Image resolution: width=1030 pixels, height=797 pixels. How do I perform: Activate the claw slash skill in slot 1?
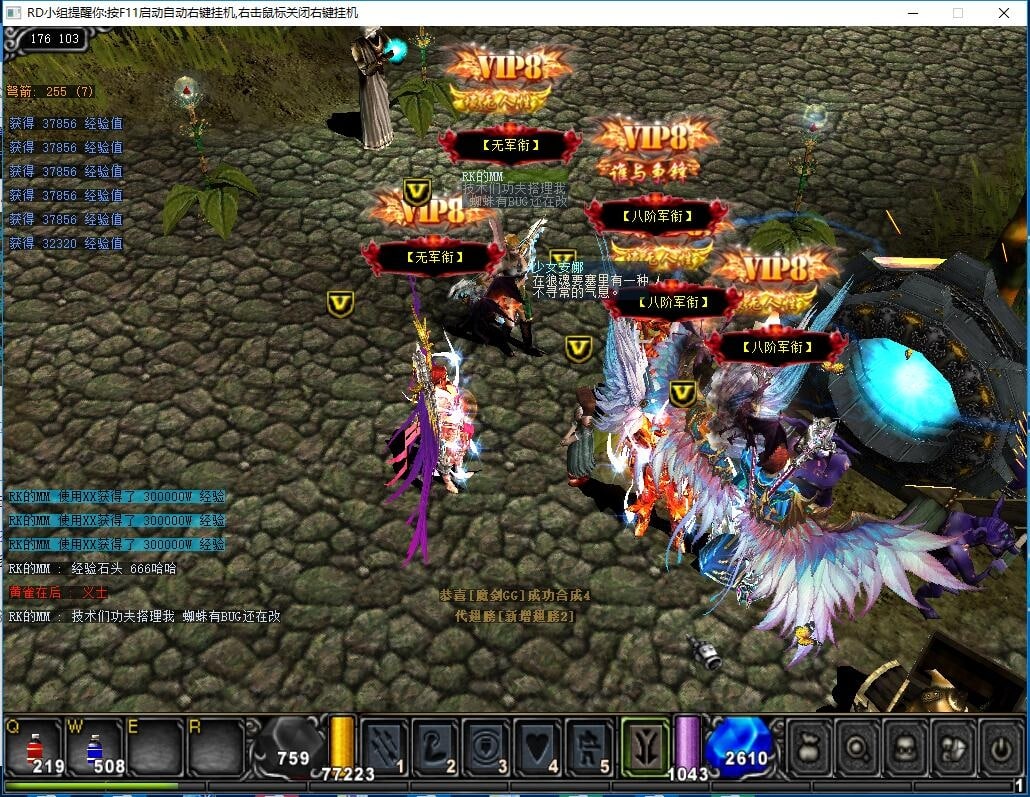(x=384, y=747)
